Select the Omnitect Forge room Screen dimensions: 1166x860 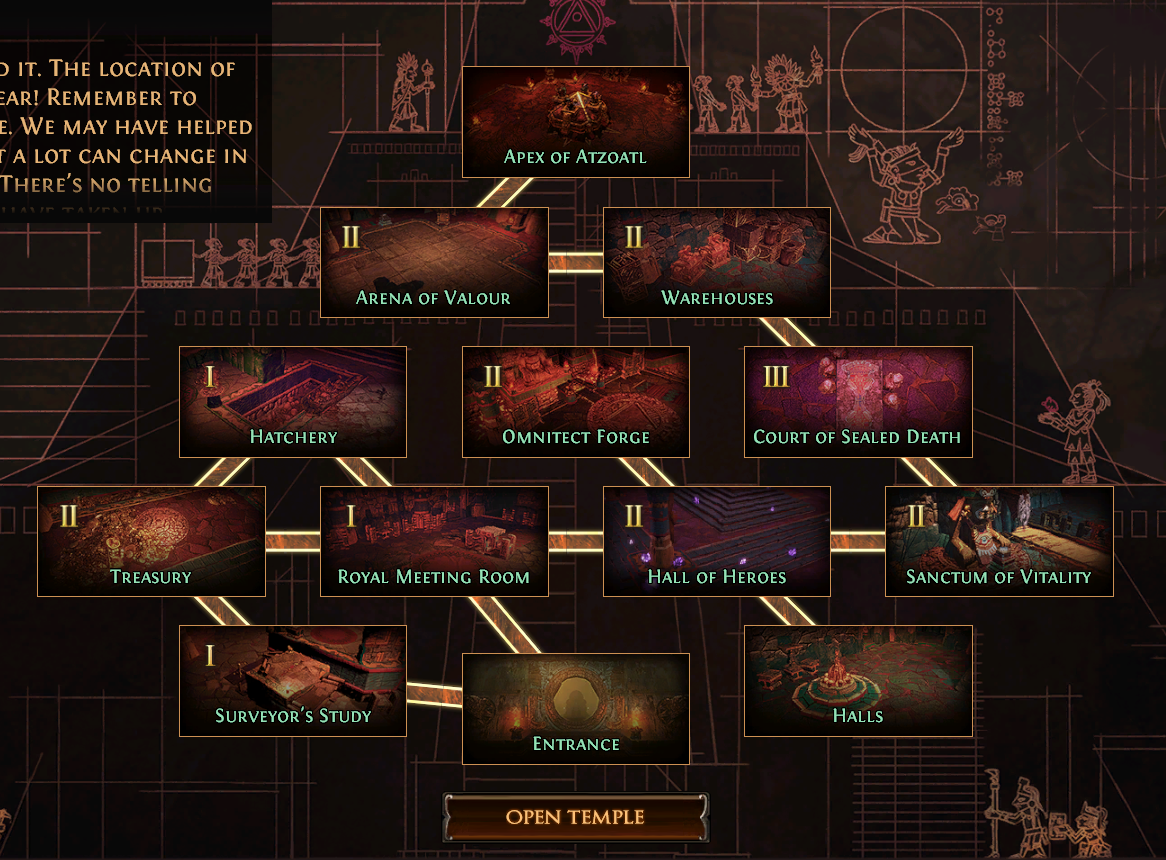(x=575, y=401)
